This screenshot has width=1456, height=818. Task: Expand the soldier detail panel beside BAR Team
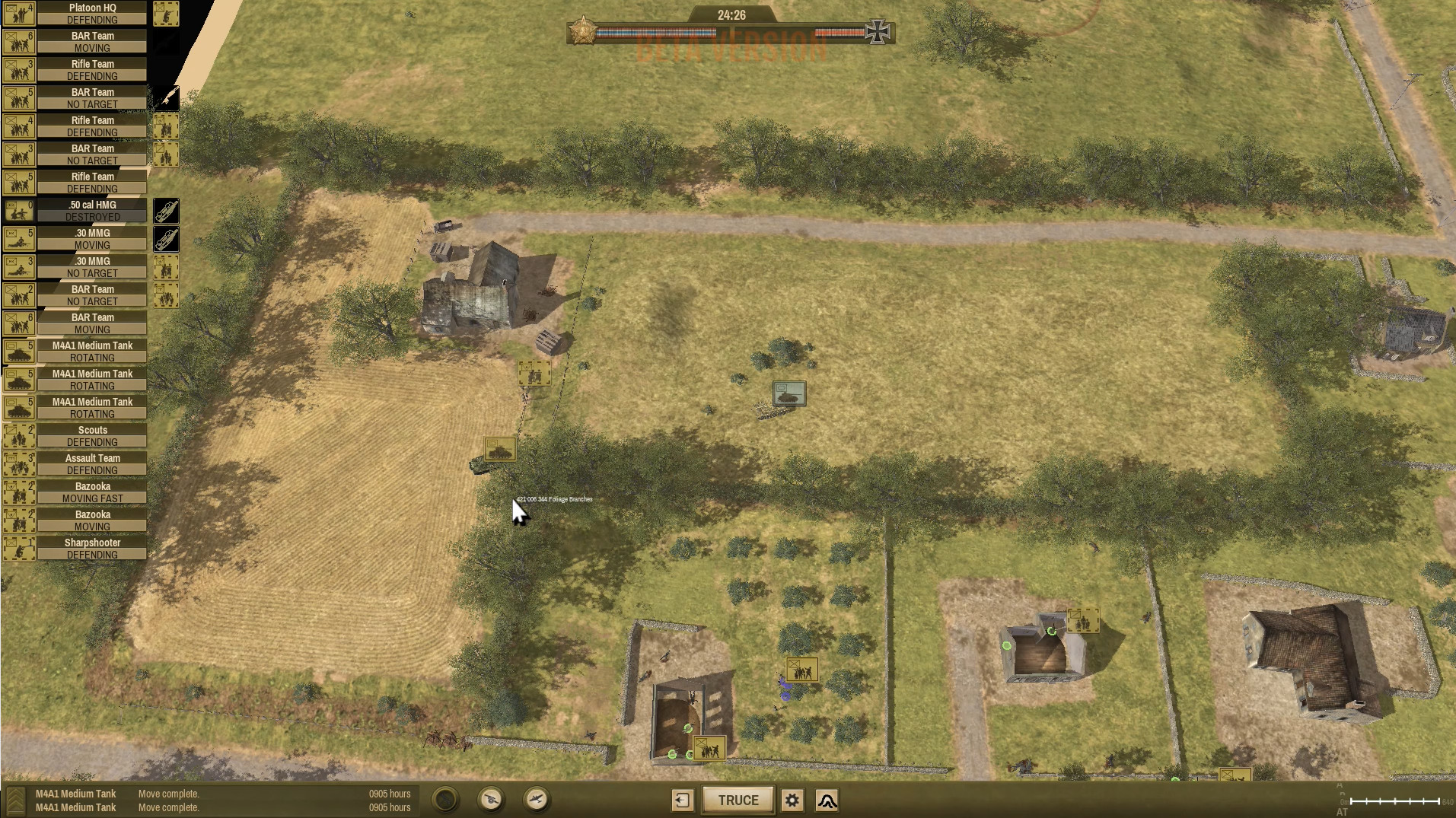[x=166, y=295]
